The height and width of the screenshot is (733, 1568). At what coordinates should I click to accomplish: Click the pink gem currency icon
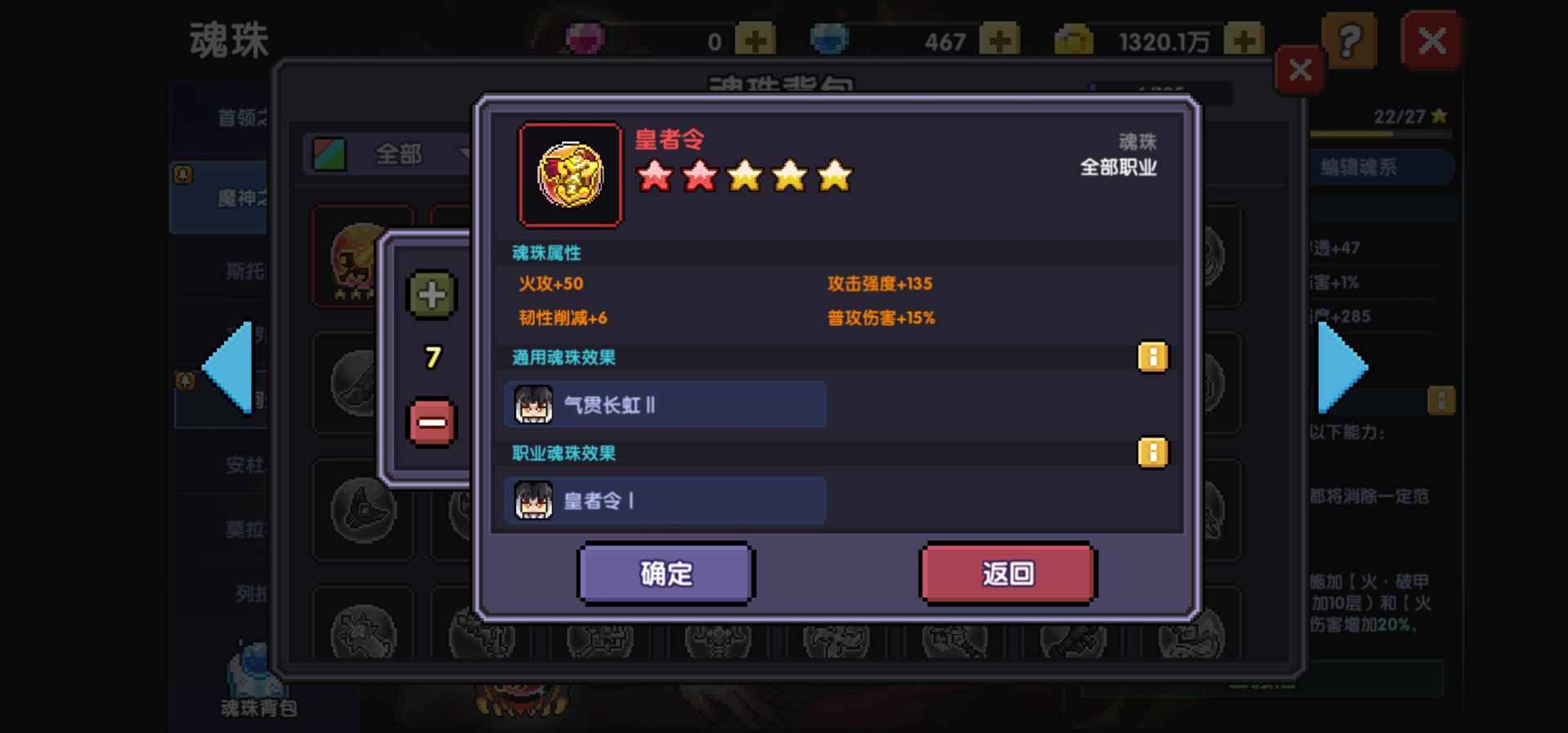[x=582, y=37]
